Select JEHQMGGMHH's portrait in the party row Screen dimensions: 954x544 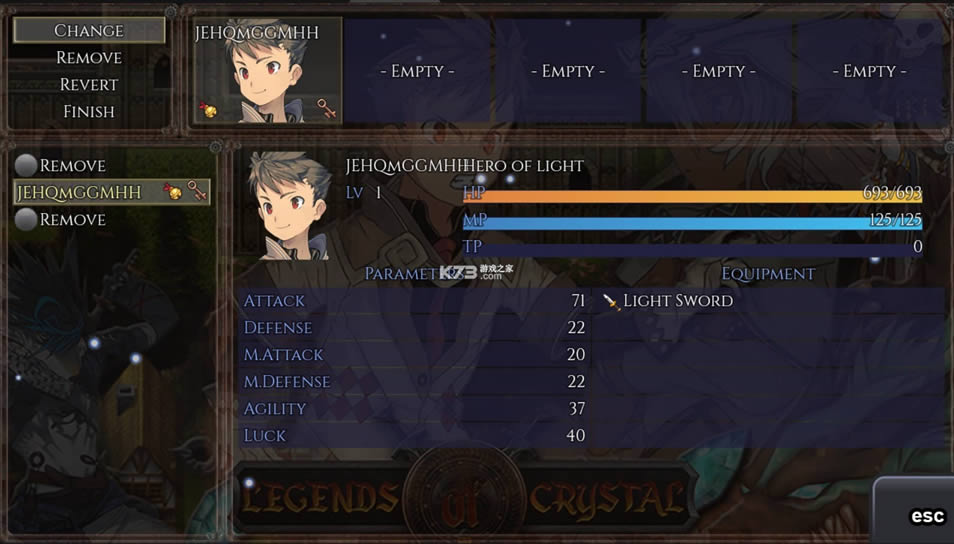click(267, 71)
